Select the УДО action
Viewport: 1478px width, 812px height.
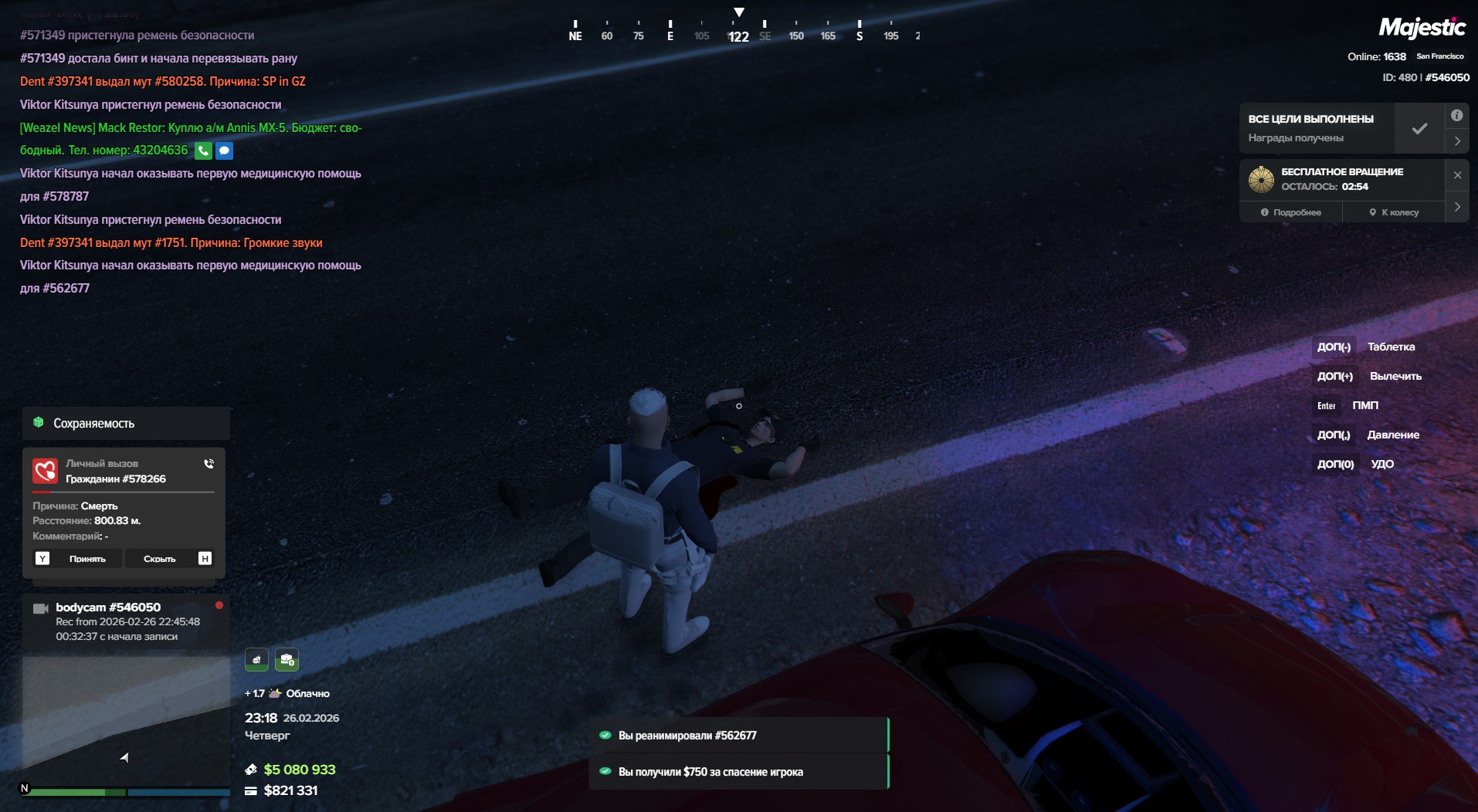[1381, 464]
